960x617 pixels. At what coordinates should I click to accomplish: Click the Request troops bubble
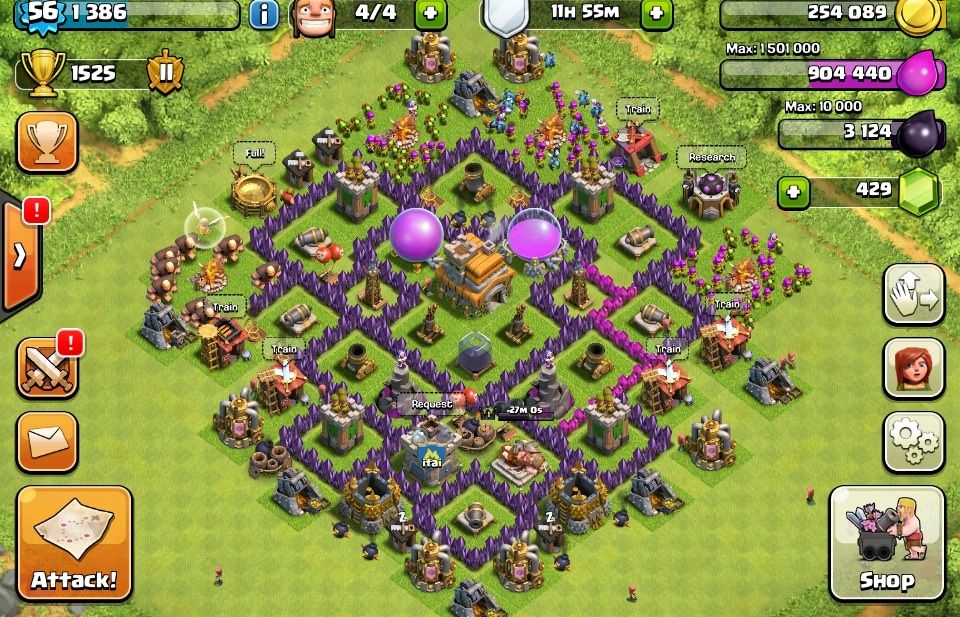point(432,404)
